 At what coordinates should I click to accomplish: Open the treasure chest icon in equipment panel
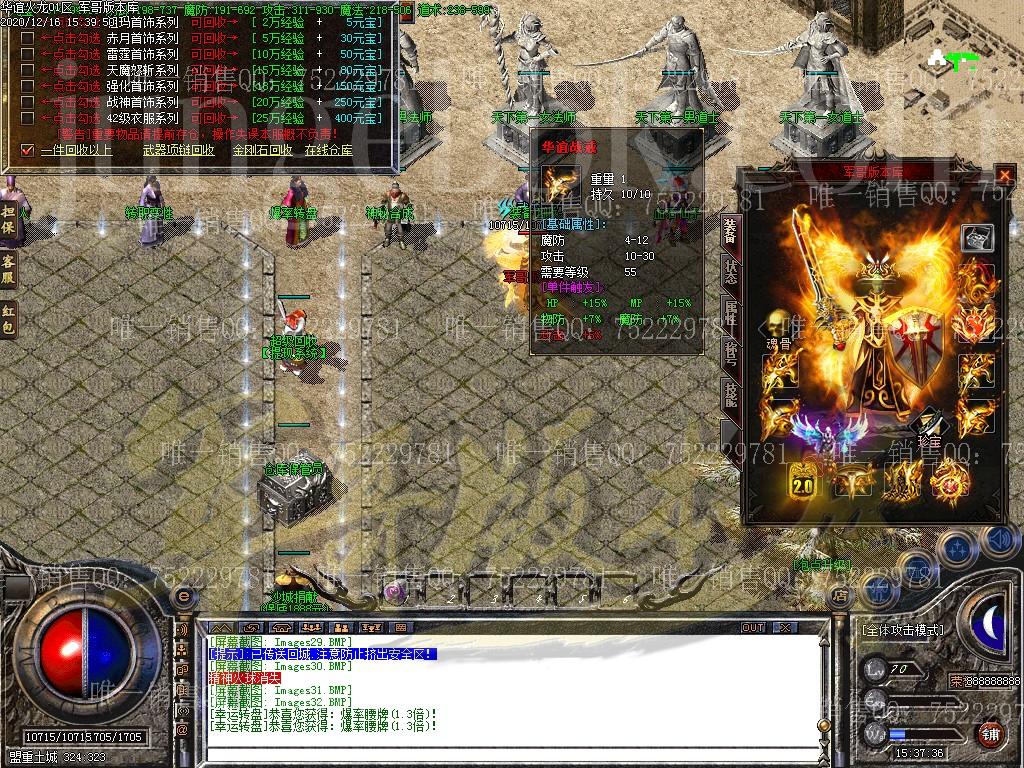click(976, 238)
